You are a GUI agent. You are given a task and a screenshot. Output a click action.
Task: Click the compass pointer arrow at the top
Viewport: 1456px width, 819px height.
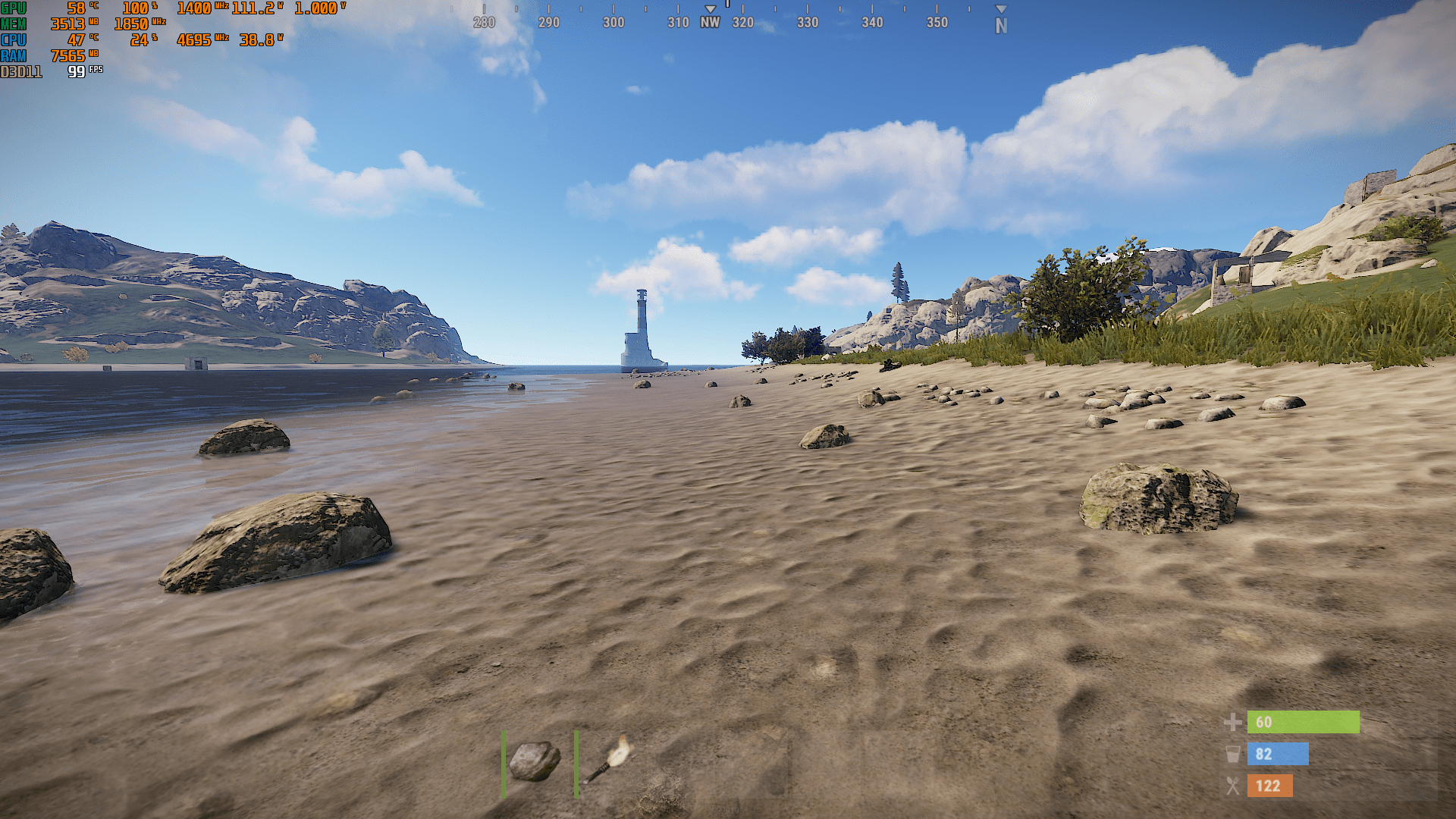[x=728, y=6]
